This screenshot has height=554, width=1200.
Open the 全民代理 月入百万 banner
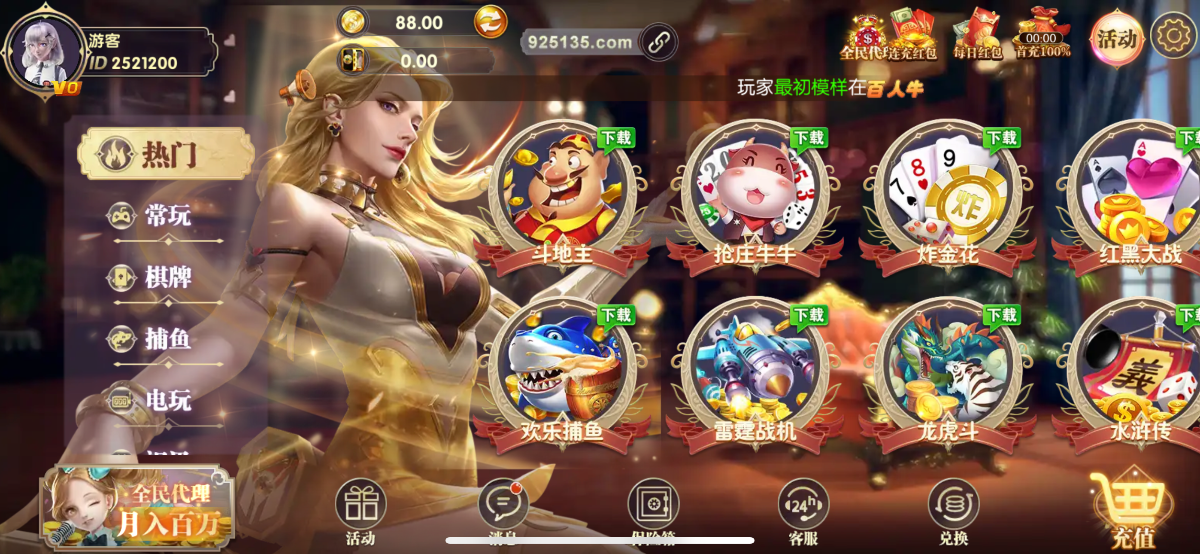click(137, 508)
